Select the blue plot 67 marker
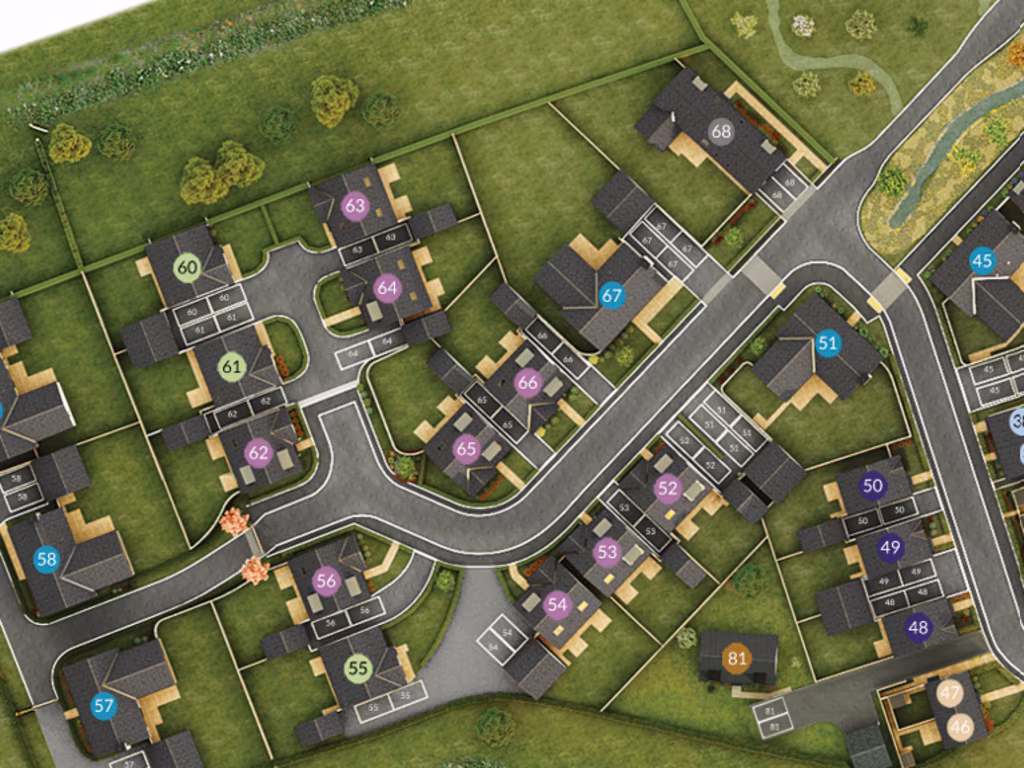Viewport: 1024px width, 768px height. click(x=612, y=295)
